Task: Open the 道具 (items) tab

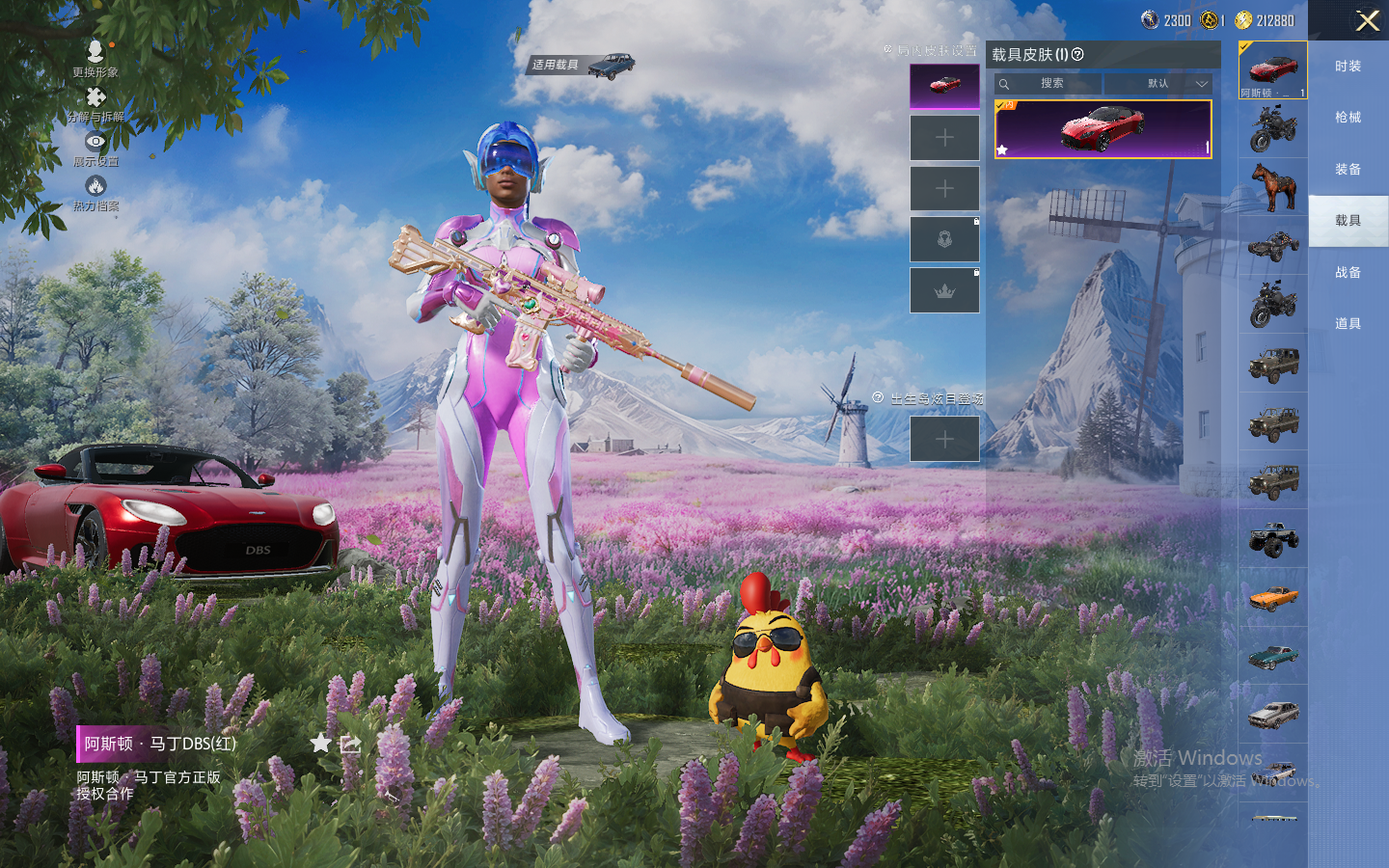Action: pyautogui.click(x=1348, y=324)
